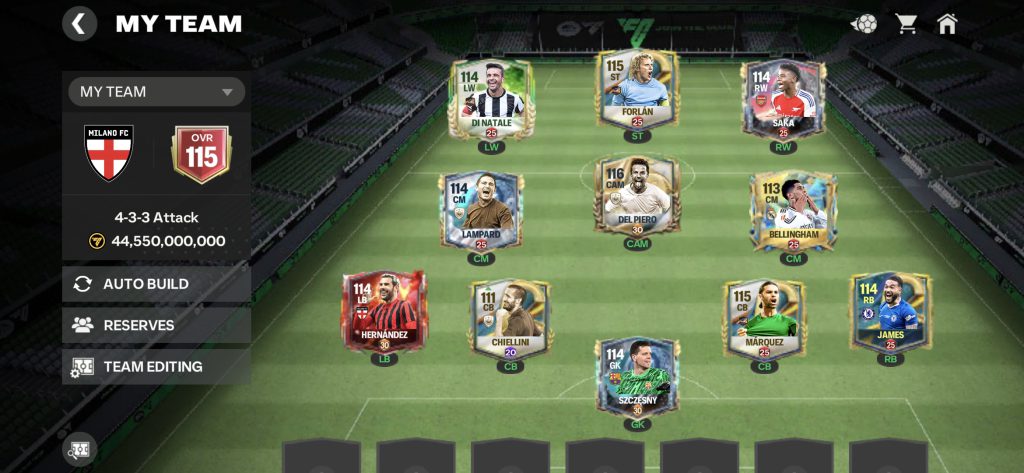Screen dimensions: 1024x473
Task: Choose the Saka RW card
Action: (x=783, y=100)
